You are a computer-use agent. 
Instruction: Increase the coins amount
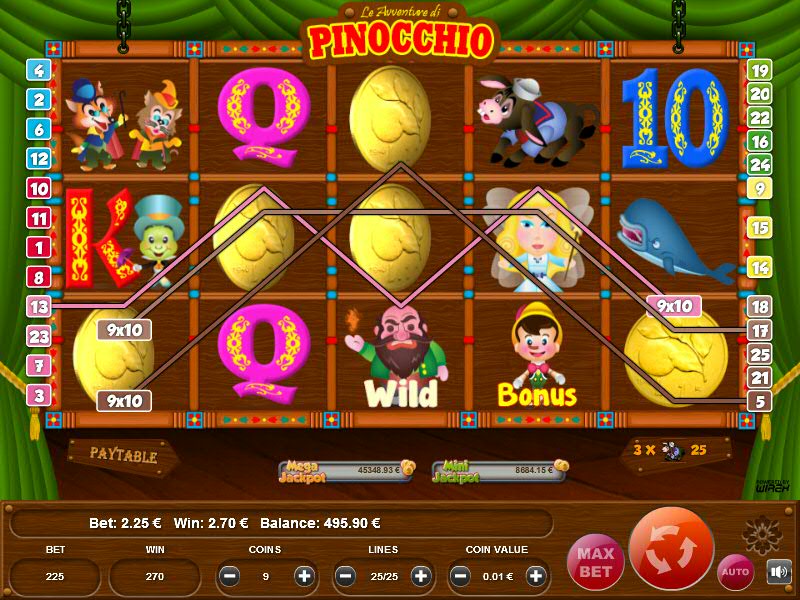coord(305,576)
